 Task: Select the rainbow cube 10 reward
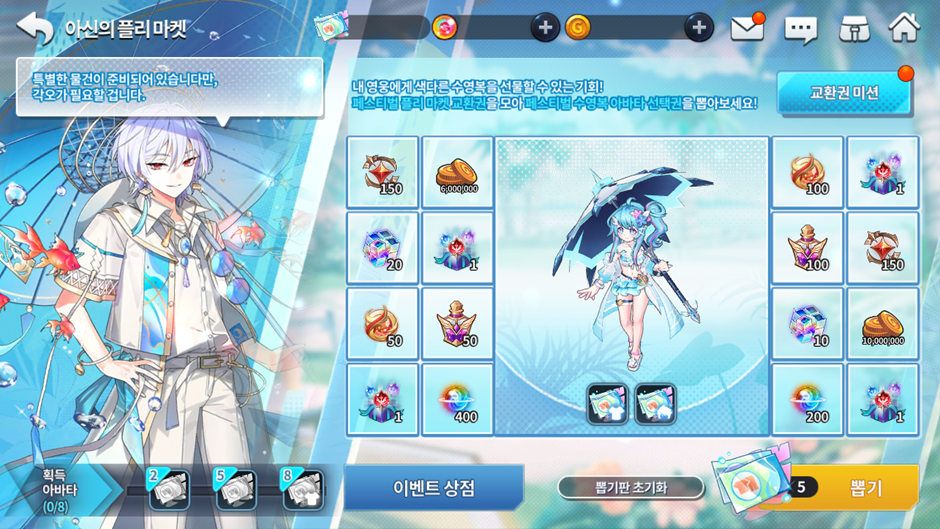808,325
